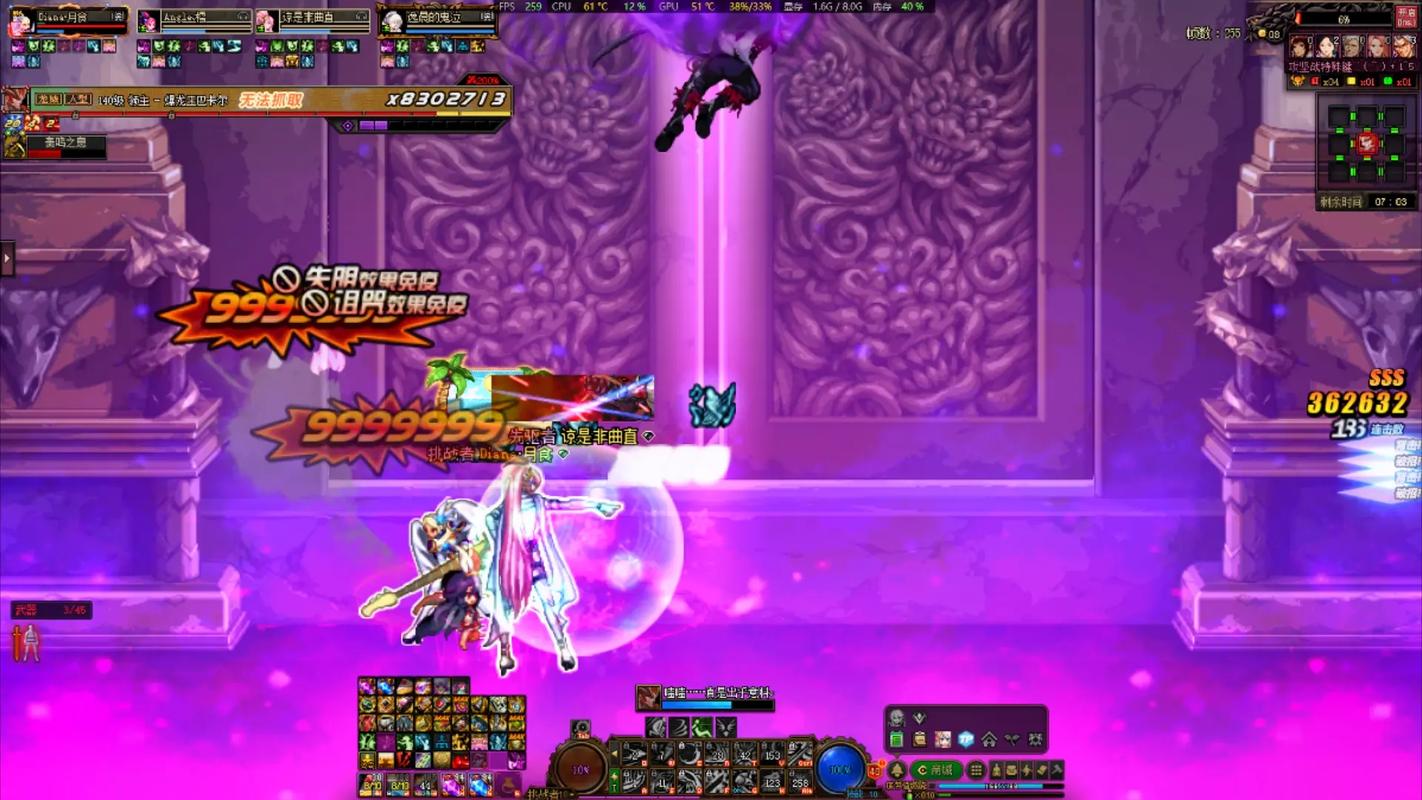Toggle the sapling auto-pickup icon in the popup menu
Screen dimensions: 1422x800
pos(1012,739)
